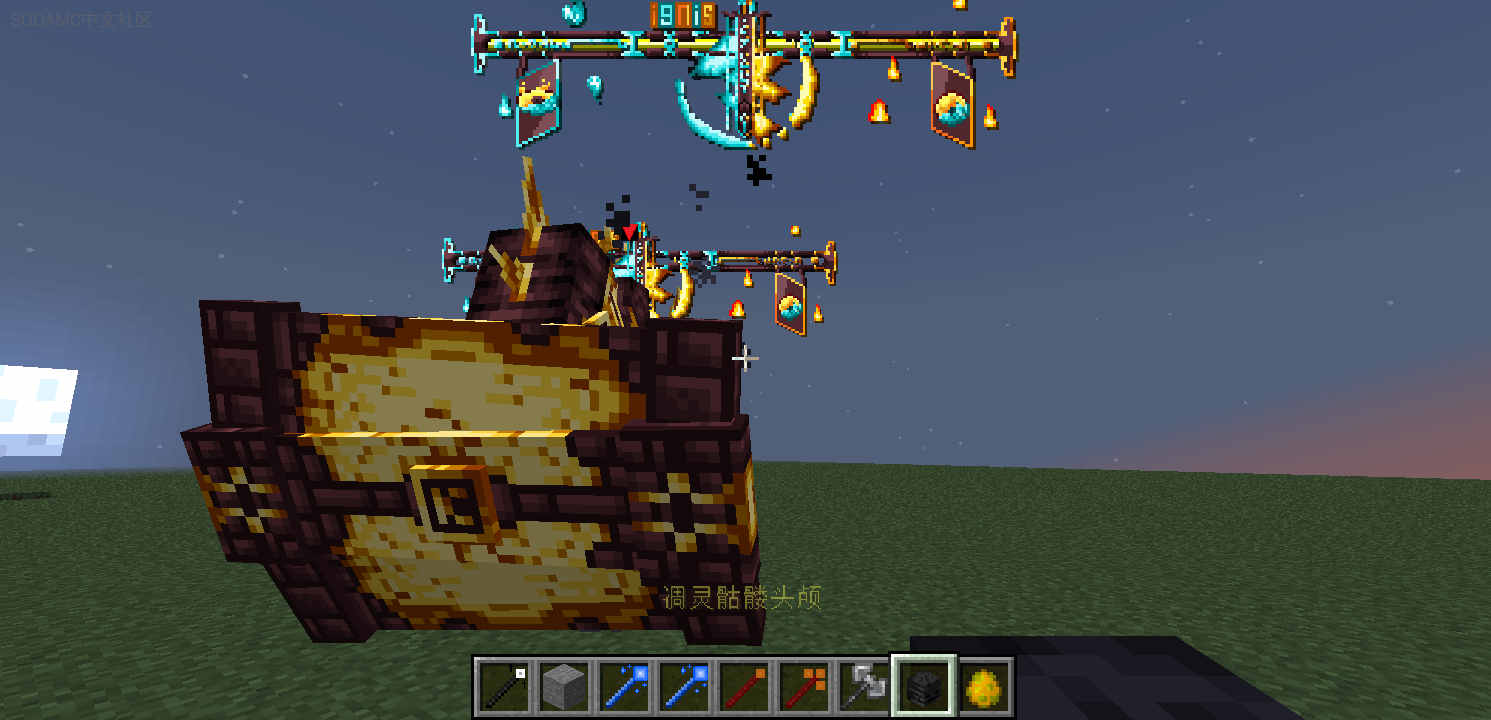Select the black wand with white tip
Viewport: 1491px width, 720px height.
tap(504, 687)
